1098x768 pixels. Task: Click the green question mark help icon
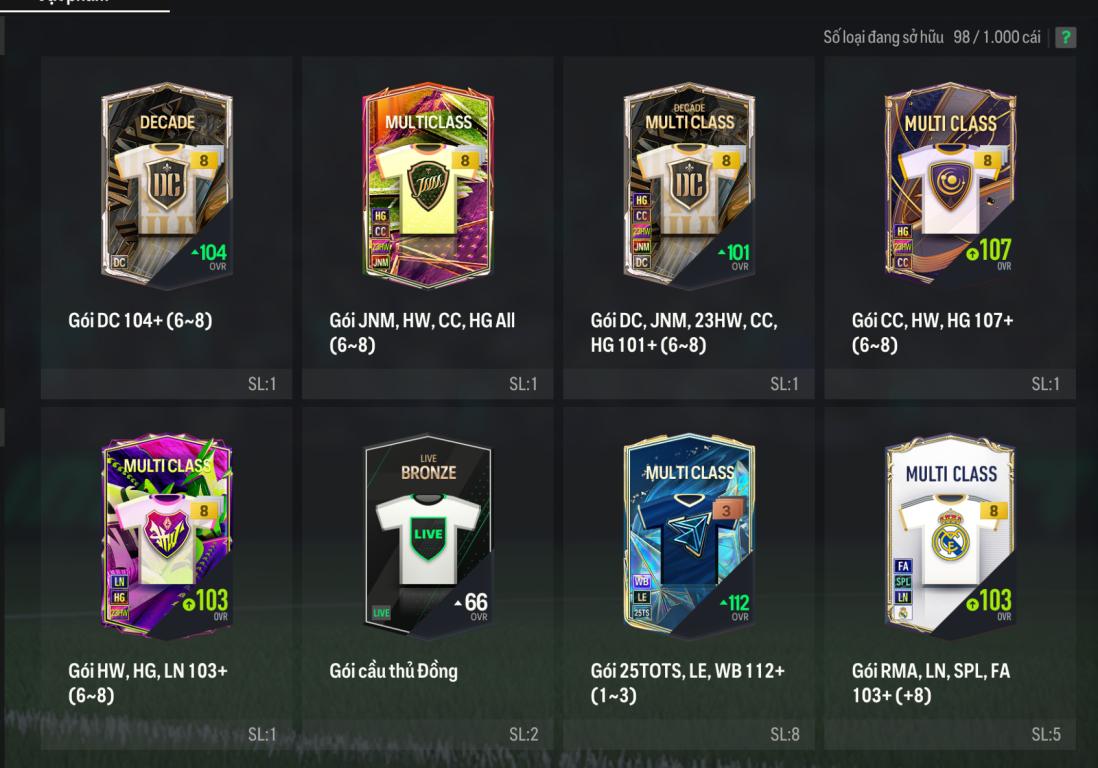1066,37
